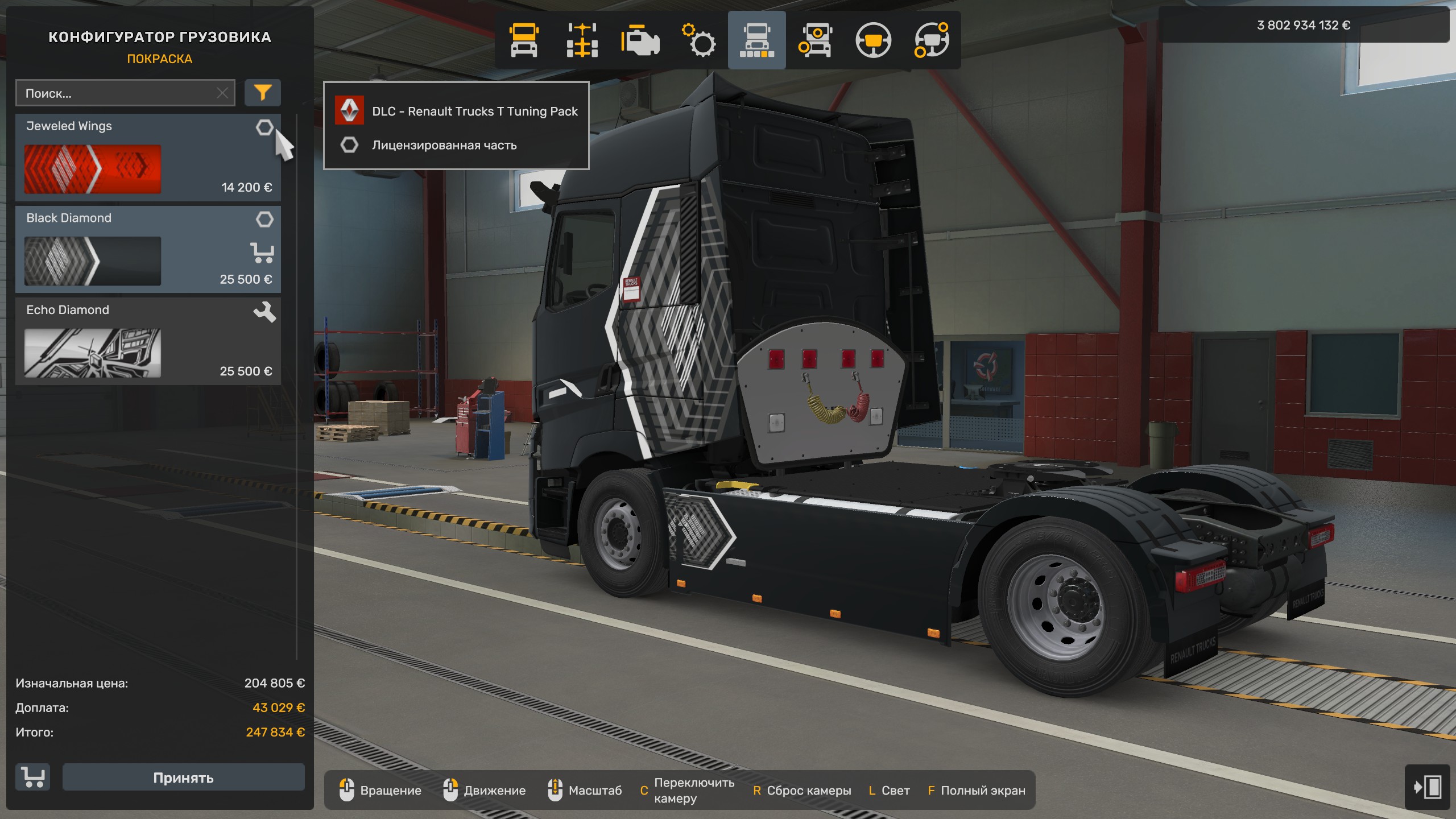Screen dimensions: 1456x819
Task: Open the interior accessories steering wheel tab
Action: 931,40
